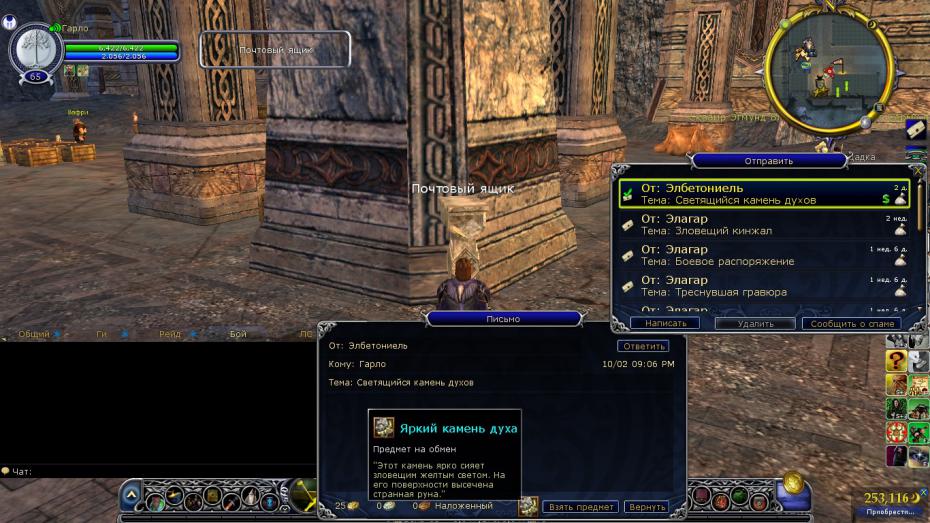Switch to the «Рейд» chat tab
Viewport: 930px width, 523px height.
[x=169, y=334]
